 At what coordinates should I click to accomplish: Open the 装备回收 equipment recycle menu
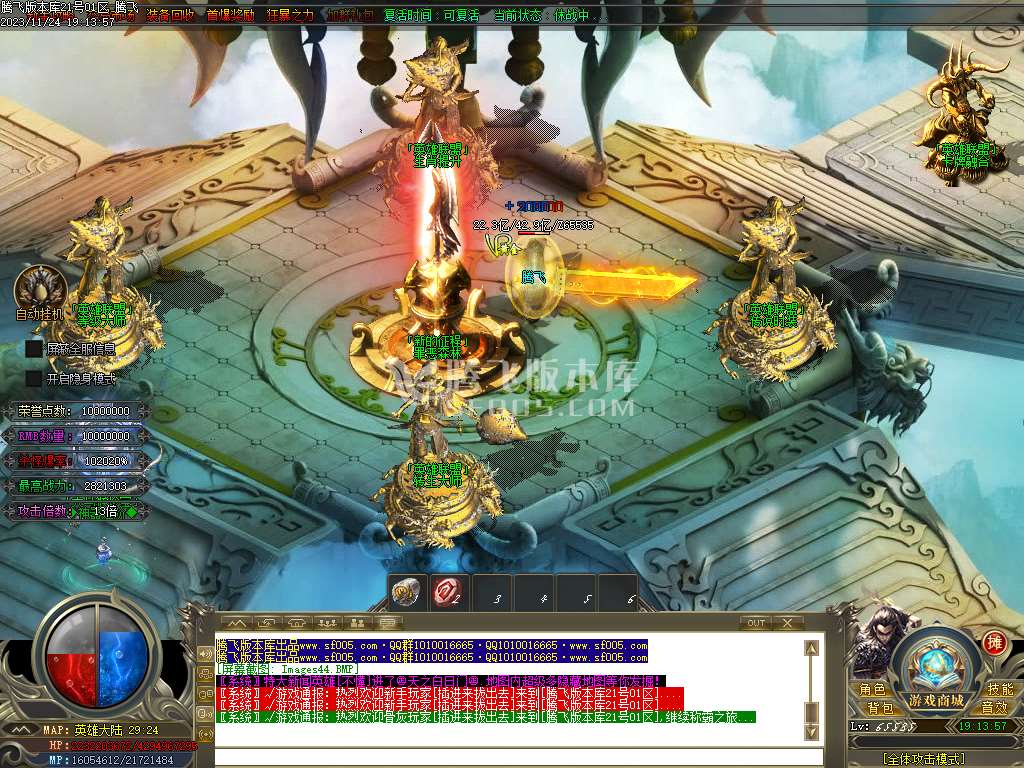click(171, 15)
